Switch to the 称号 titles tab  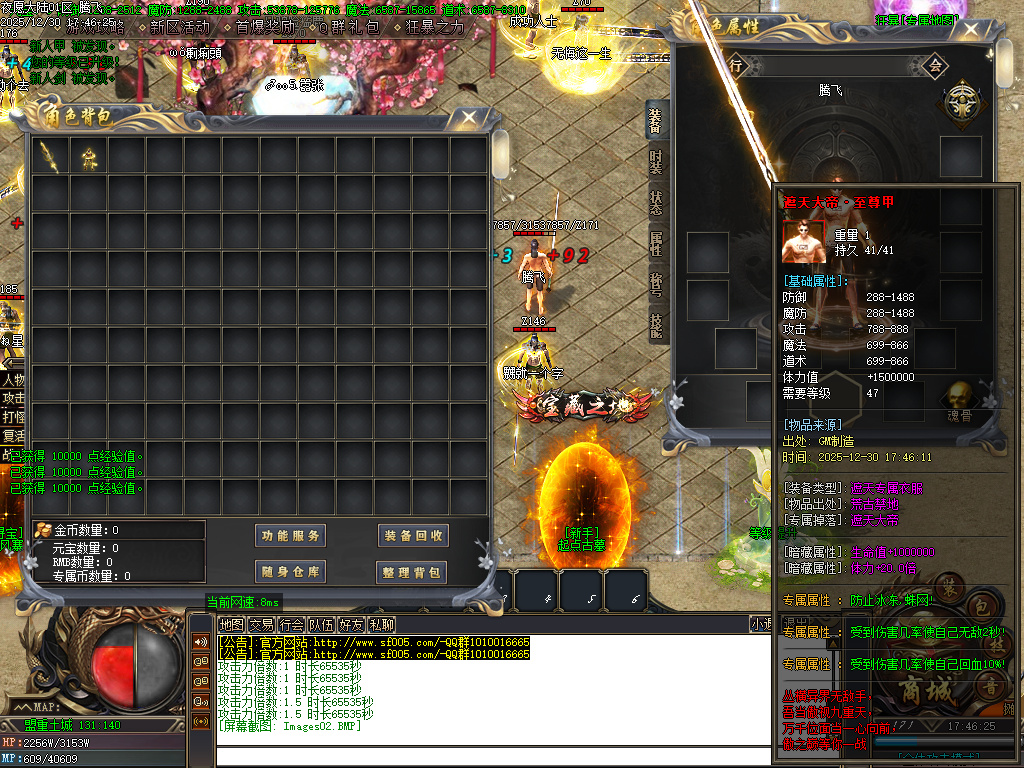[655, 285]
